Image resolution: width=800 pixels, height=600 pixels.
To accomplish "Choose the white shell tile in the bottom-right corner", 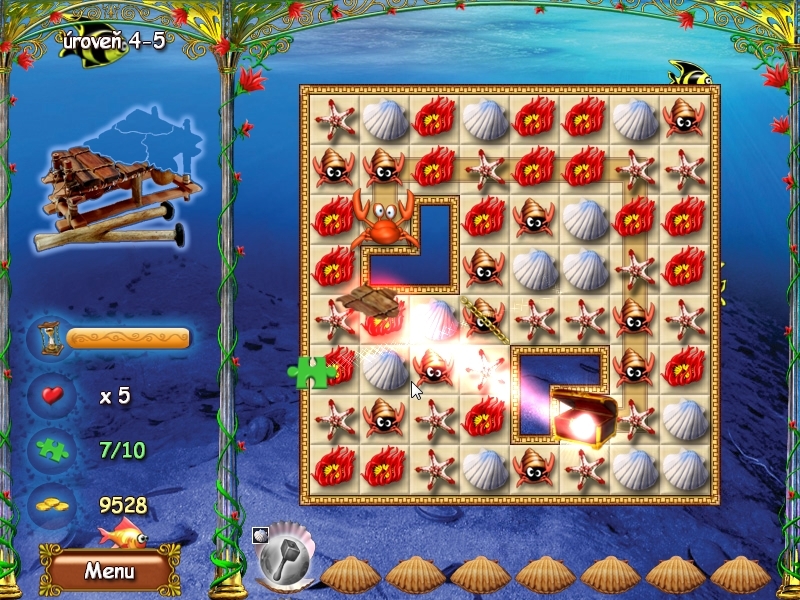I will 685,467.
